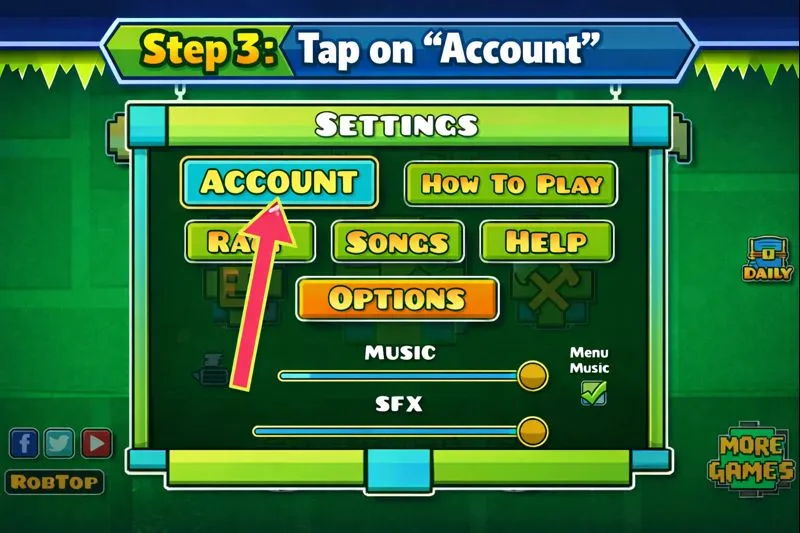Visit the Facebook page icon
800x533 pixels.
coord(26,442)
